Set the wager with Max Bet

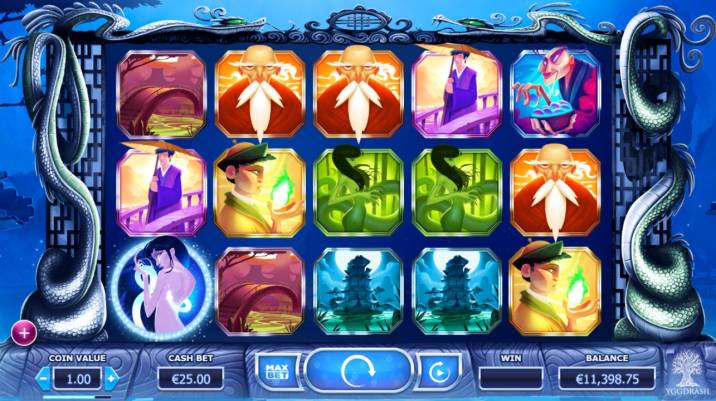pyautogui.click(x=275, y=373)
